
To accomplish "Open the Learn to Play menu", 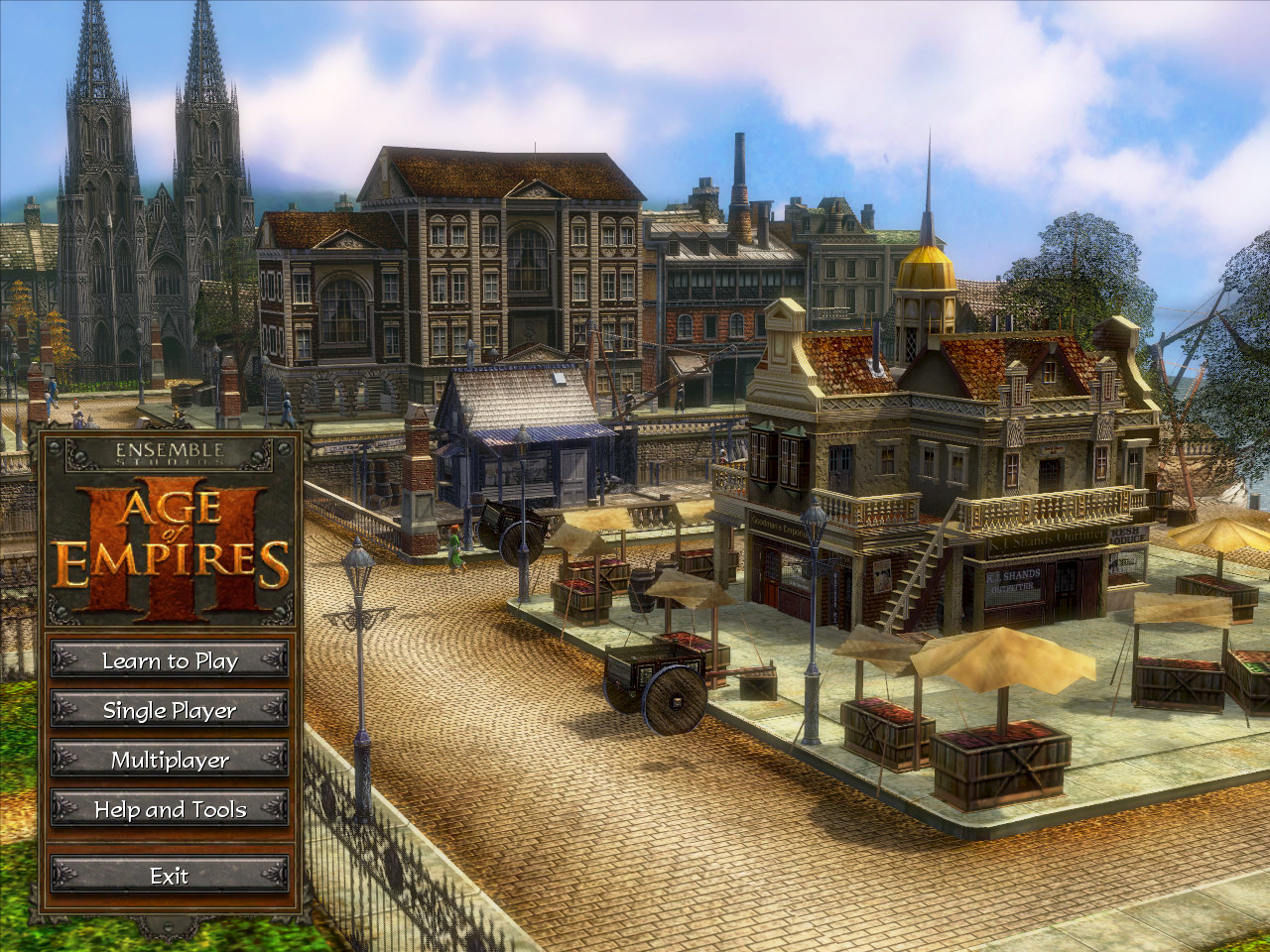I will click(x=170, y=660).
